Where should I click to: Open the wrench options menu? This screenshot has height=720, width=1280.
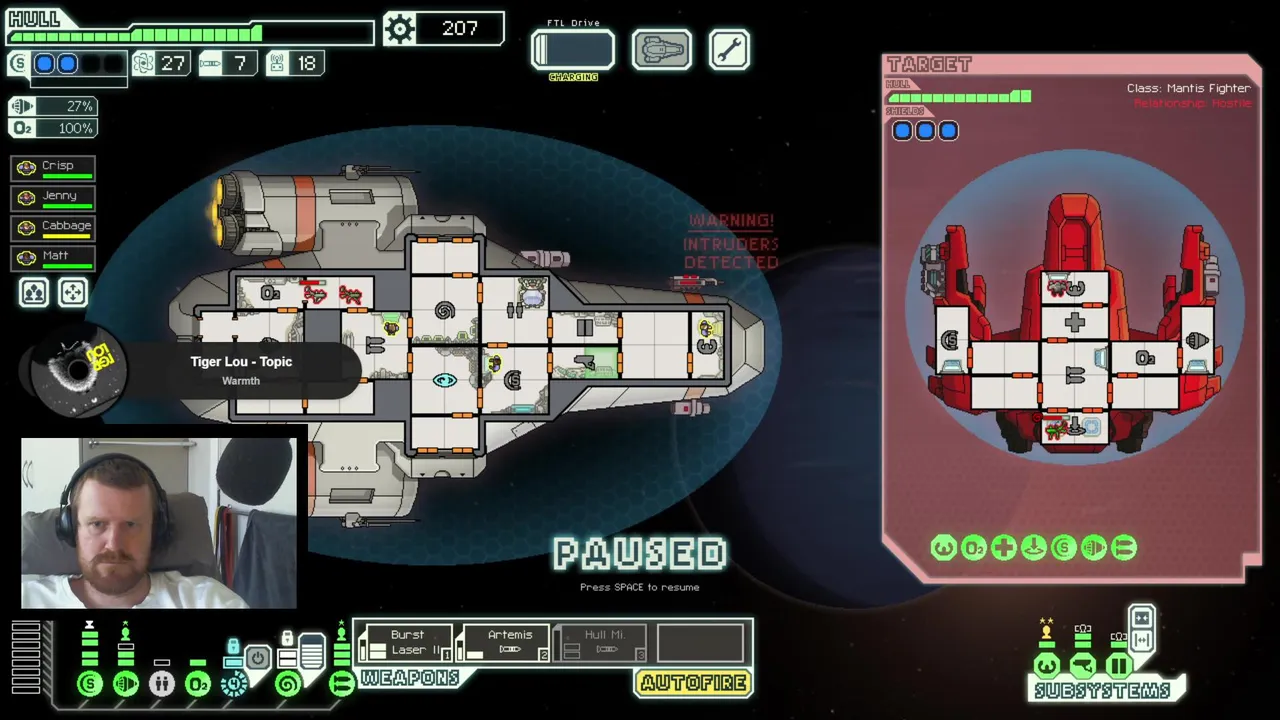[729, 50]
